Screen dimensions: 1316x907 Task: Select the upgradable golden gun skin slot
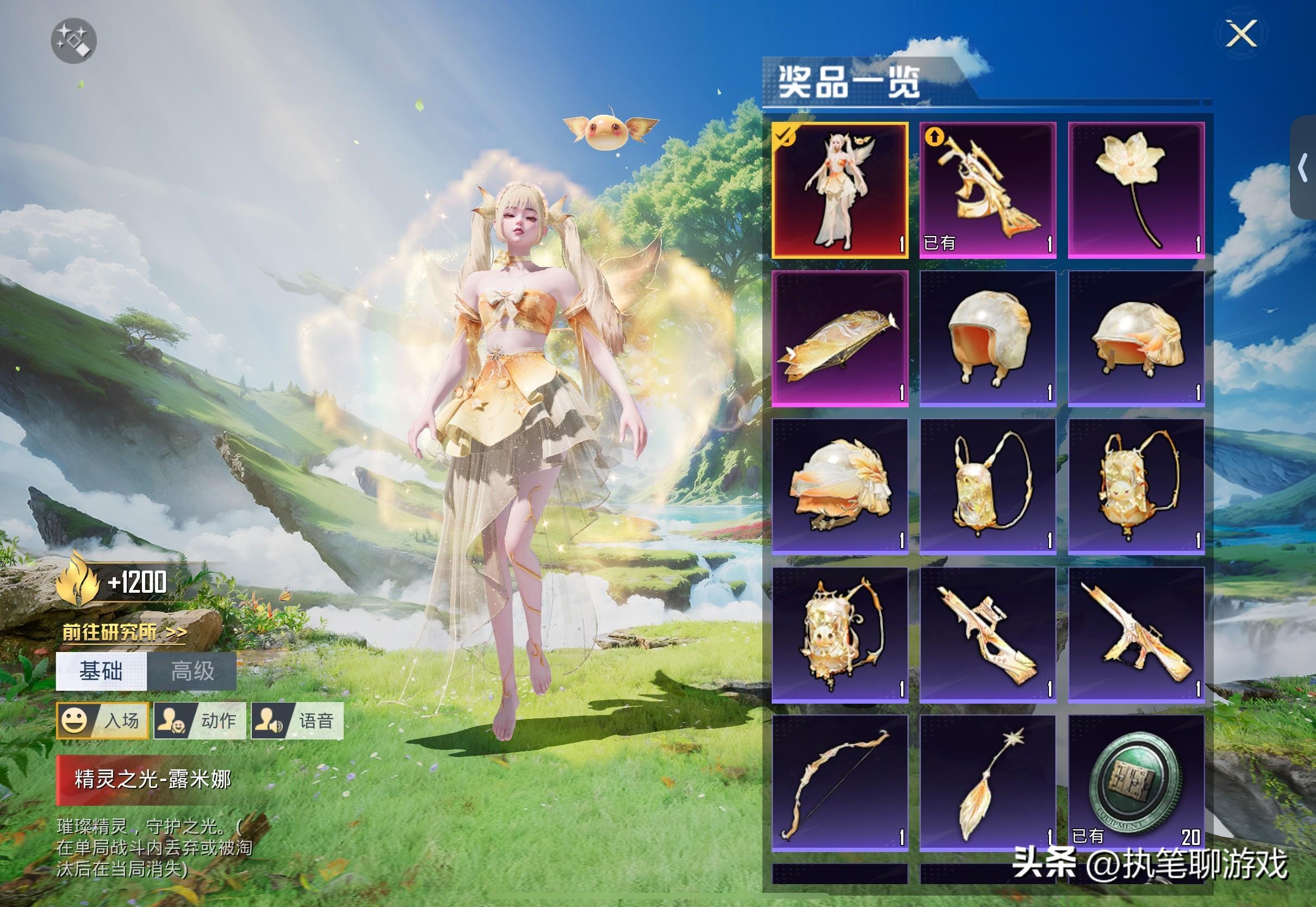[988, 190]
